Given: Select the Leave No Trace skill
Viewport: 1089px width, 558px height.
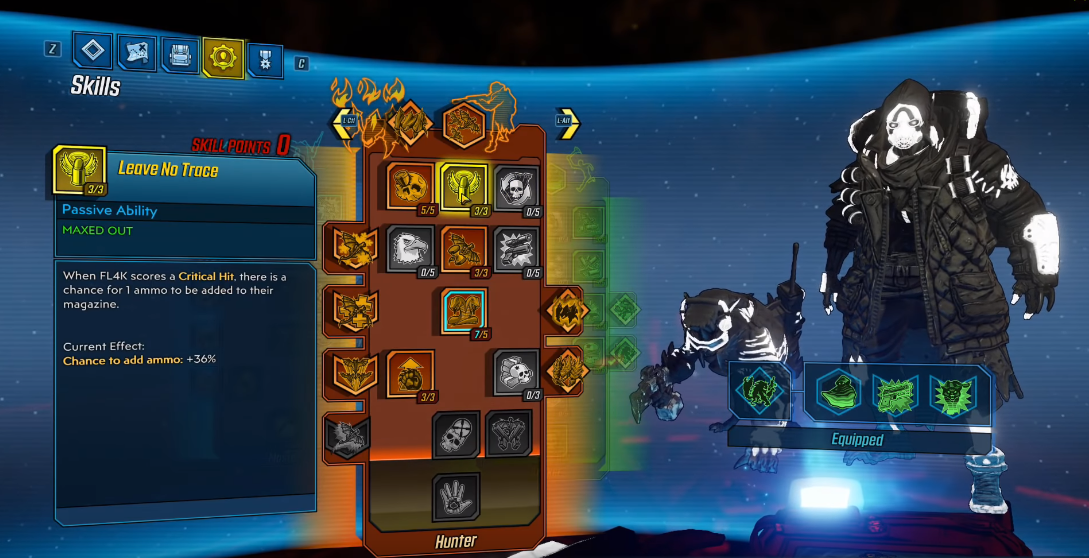Looking at the screenshot, I should pos(464,188).
